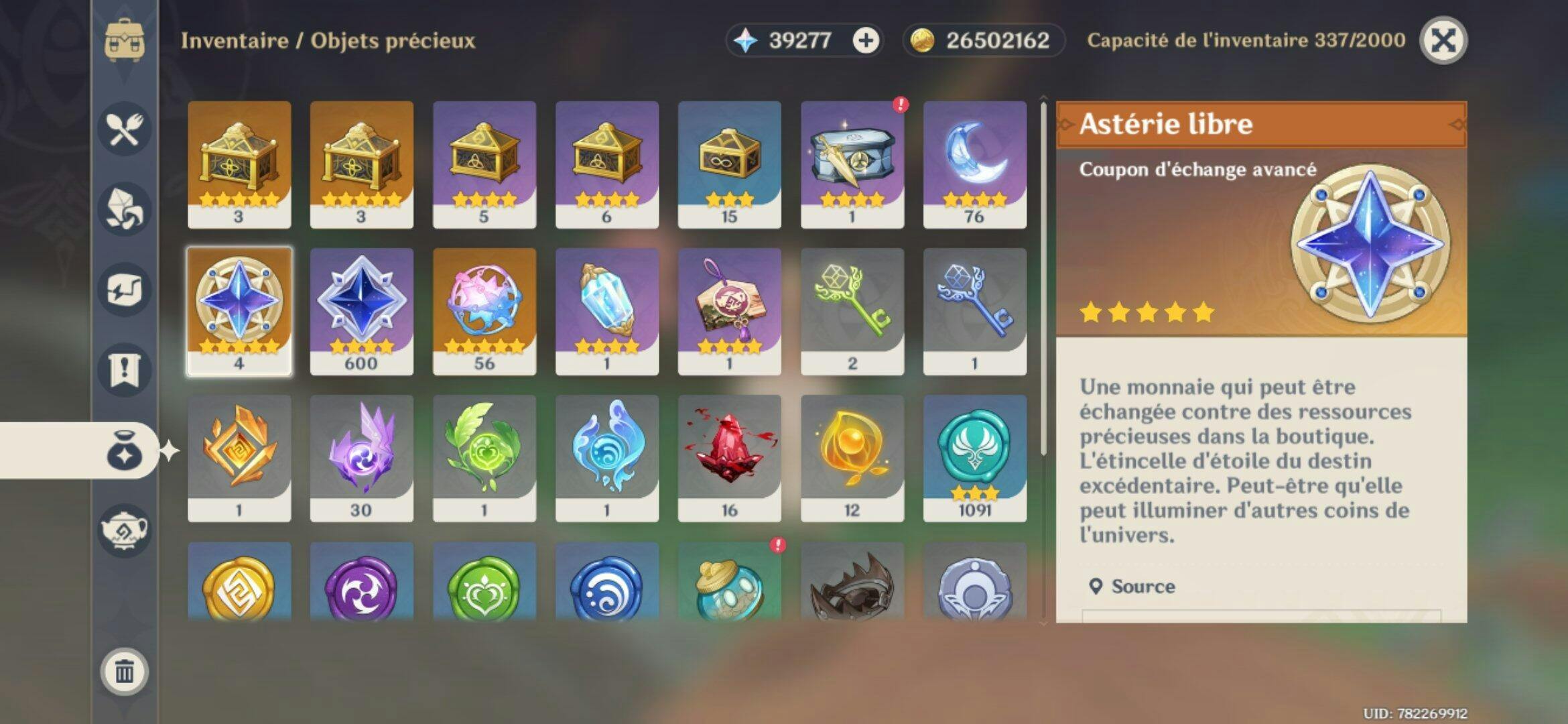Open the Gadgets tab with lightning icon

[x=125, y=290]
